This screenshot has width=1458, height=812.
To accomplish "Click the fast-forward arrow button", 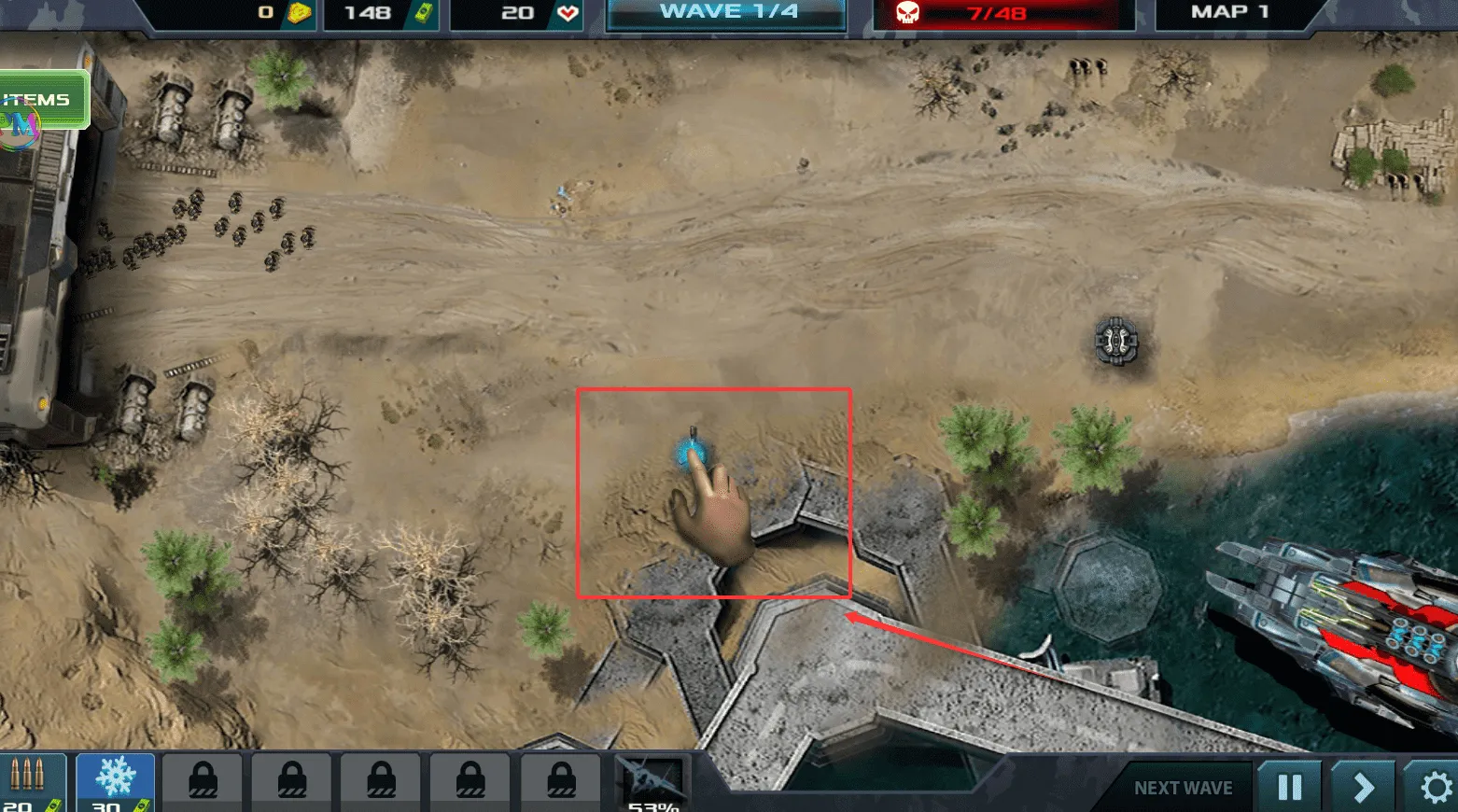I will (x=1363, y=788).
